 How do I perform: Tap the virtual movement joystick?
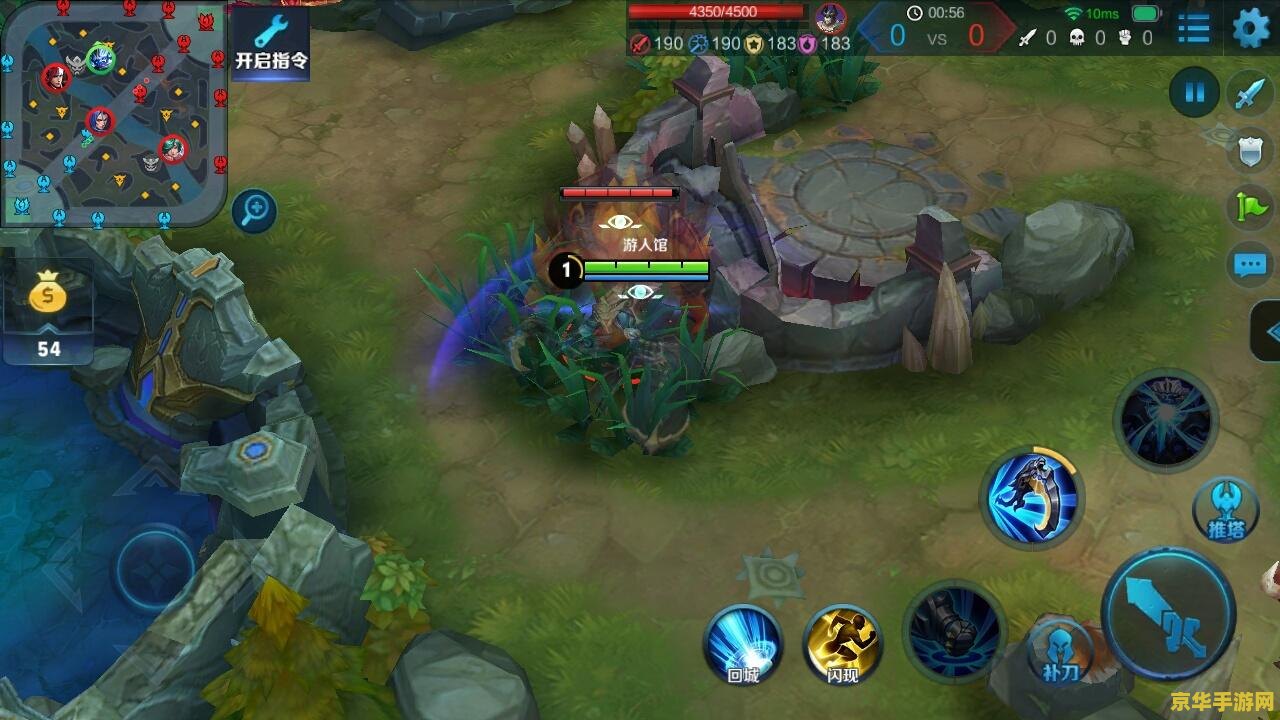(x=155, y=570)
